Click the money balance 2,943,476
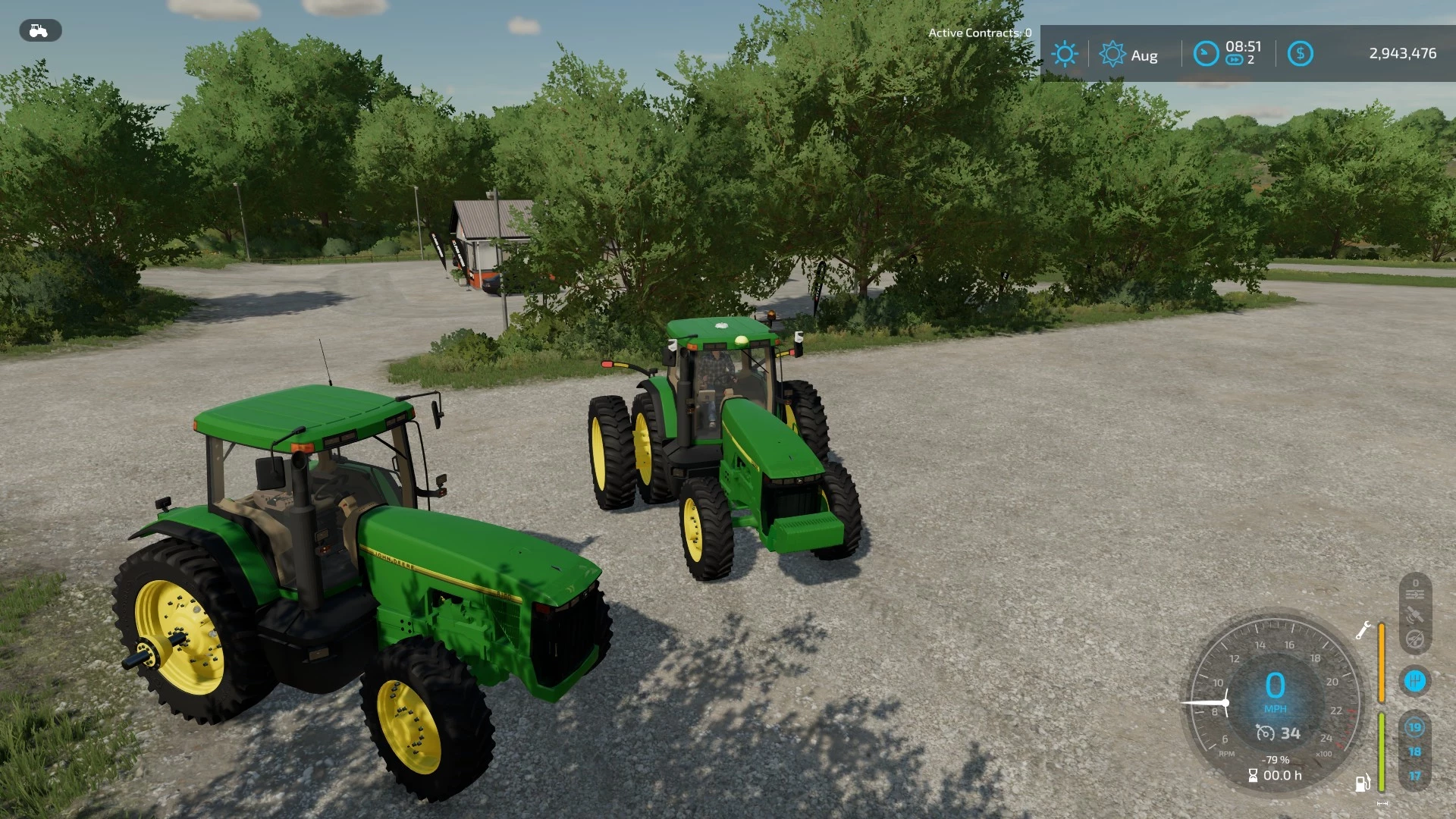The image size is (1456, 819). pyautogui.click(x=1403, y=54)
